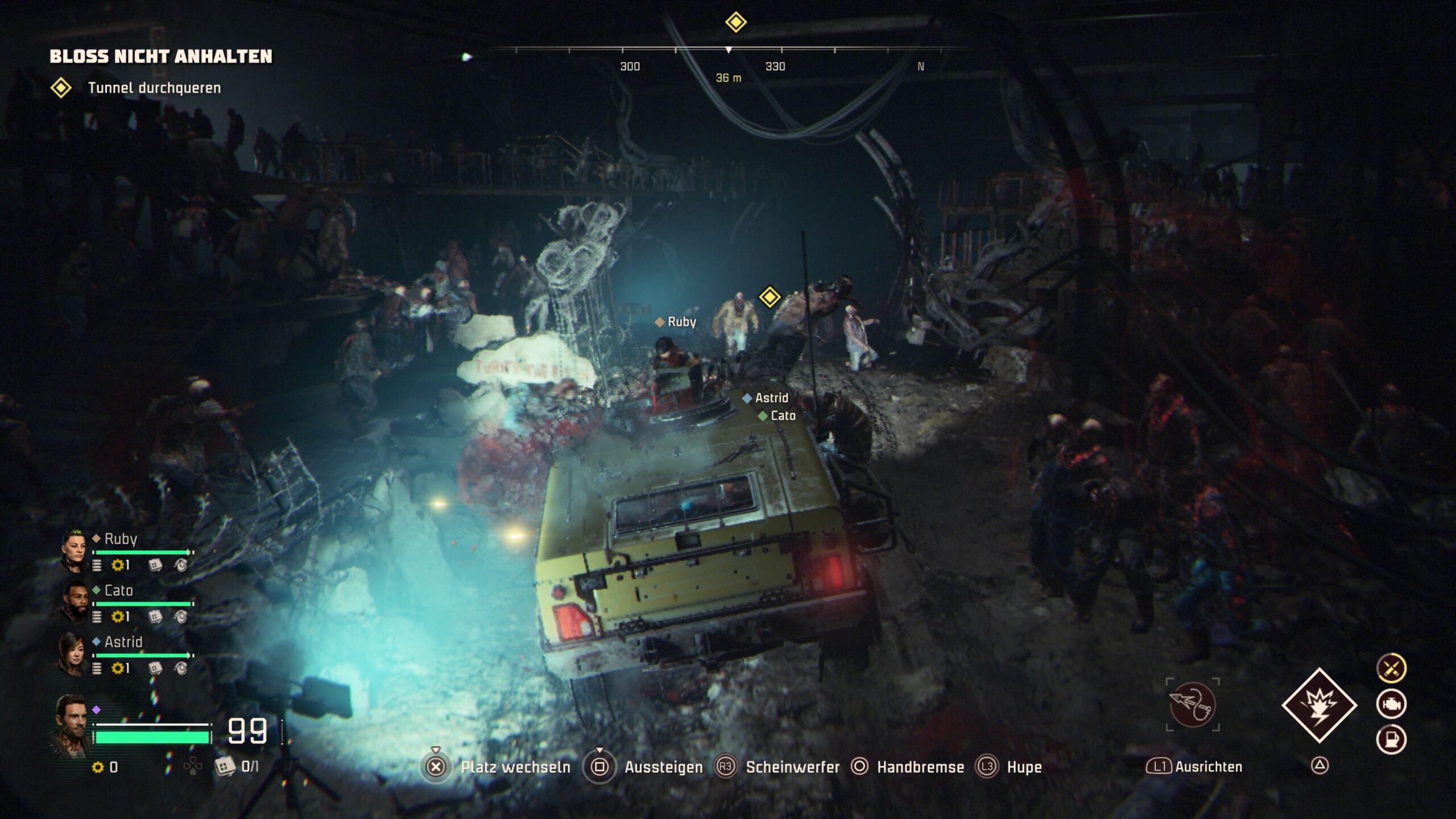Click the 'Platz wechseln' action label
This screenshot has height=819, width=1456.
click(x=515, y=767)
